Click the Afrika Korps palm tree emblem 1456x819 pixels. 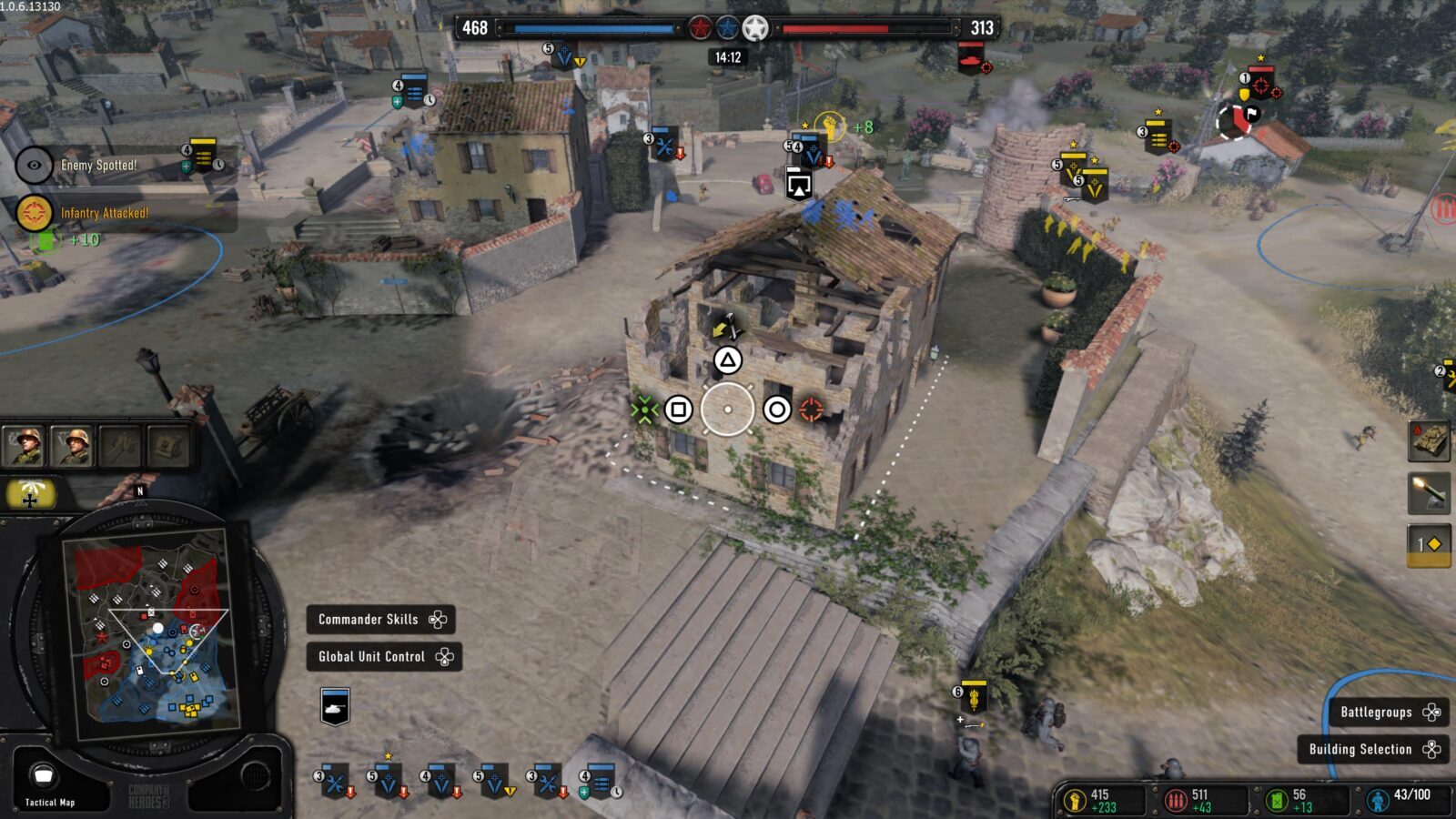pos(30,495)
